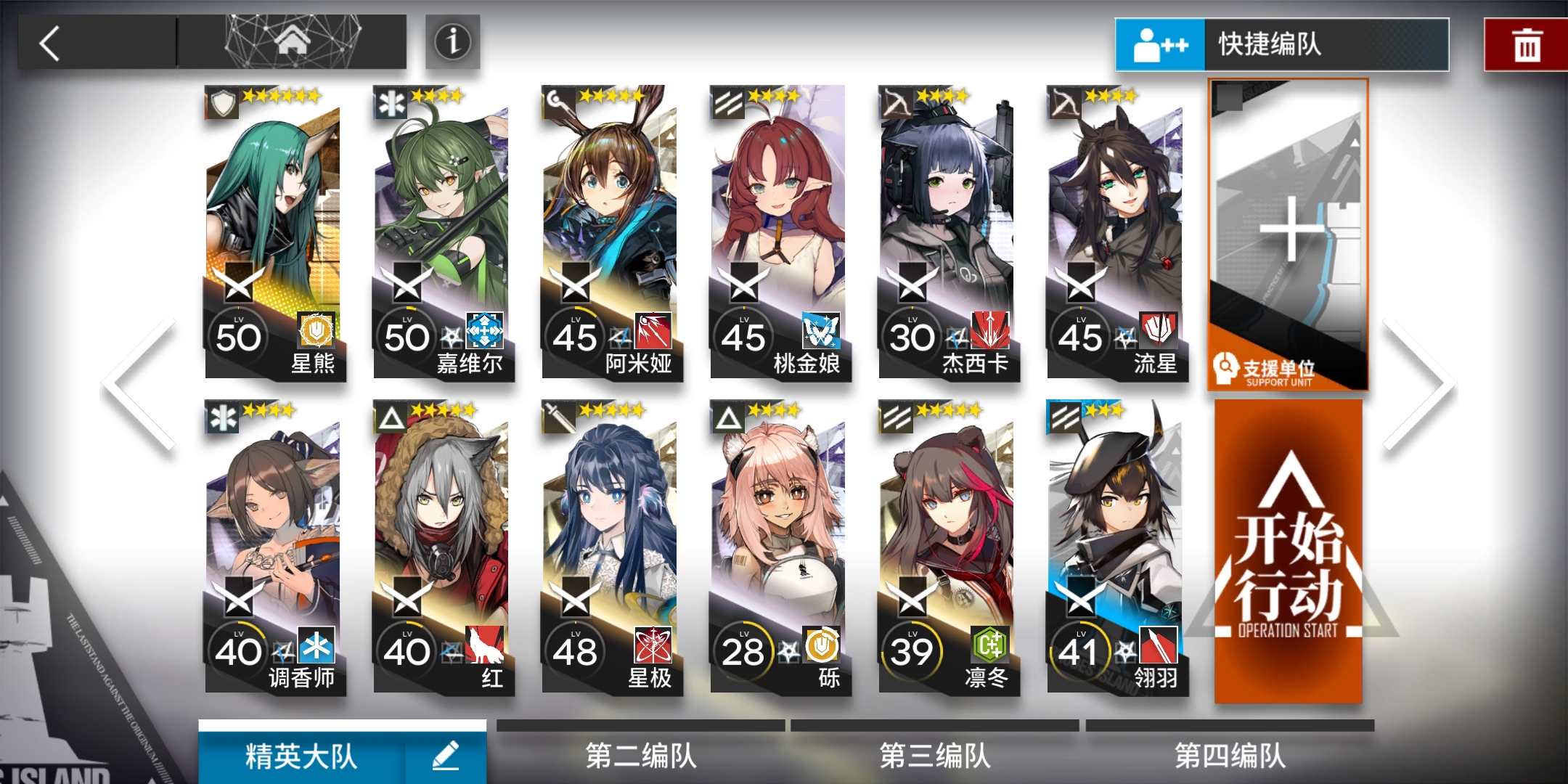
Task: Select operator card 嘉维尔
Action: (x=443, y=234)
